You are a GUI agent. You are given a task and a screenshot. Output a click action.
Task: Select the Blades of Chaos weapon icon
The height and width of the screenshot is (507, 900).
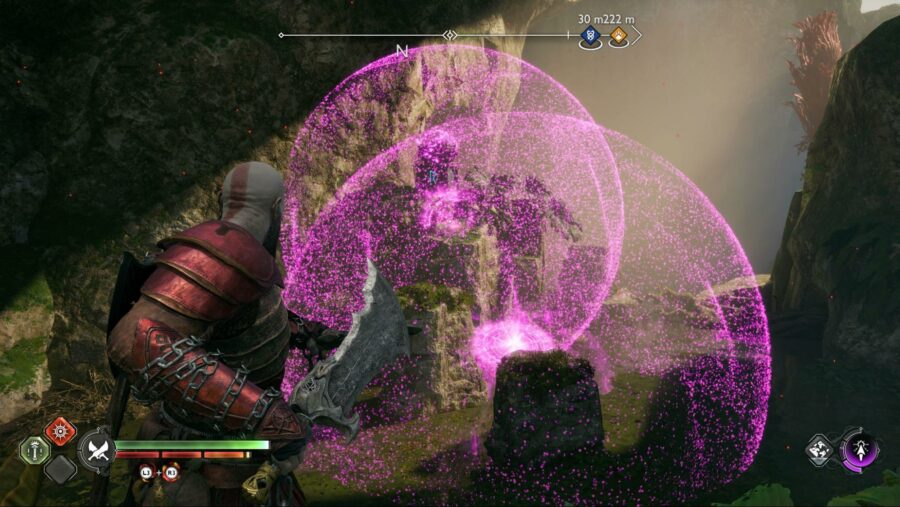(97, 449)
